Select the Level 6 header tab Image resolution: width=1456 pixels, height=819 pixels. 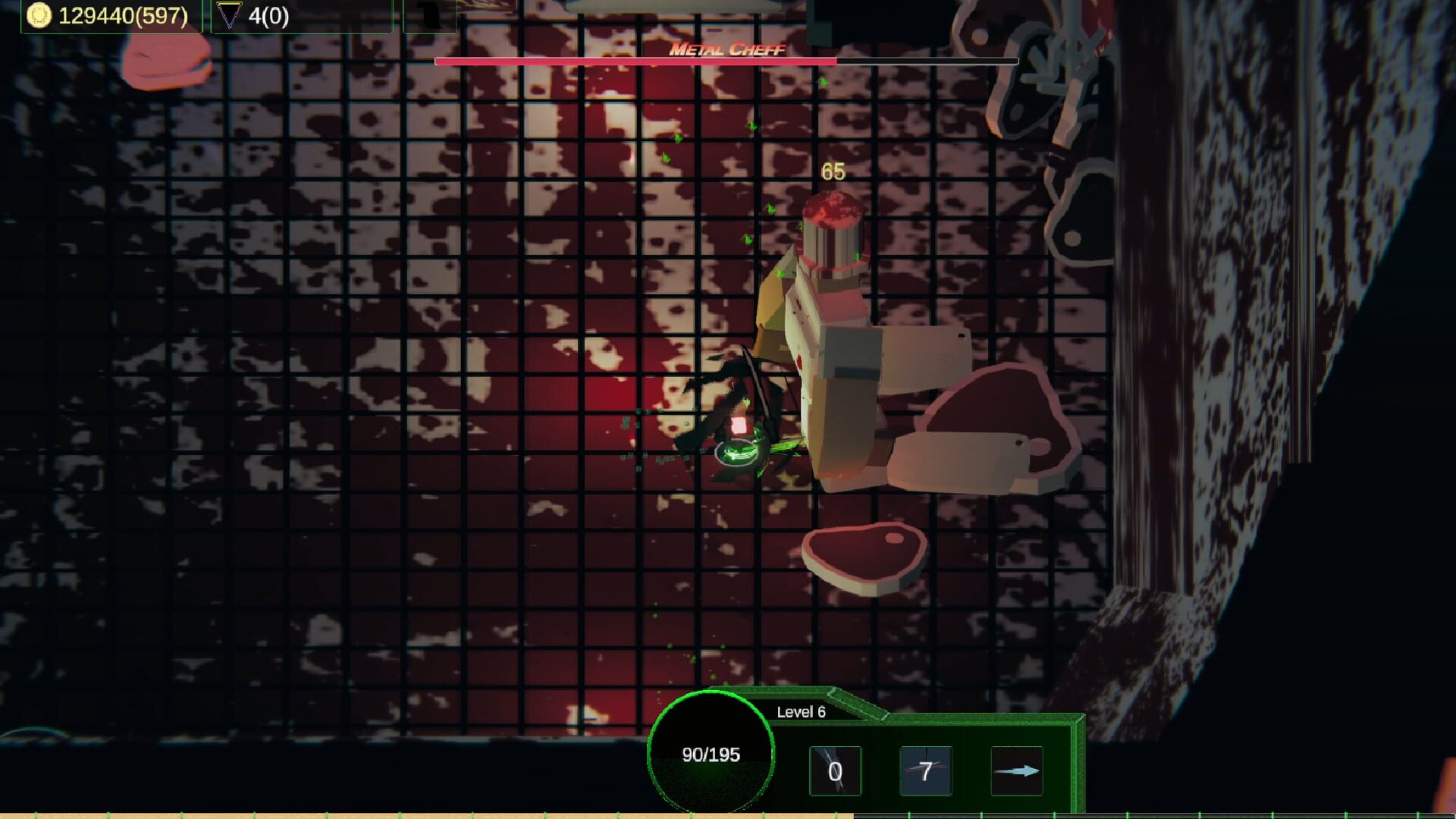click(800, 713)
